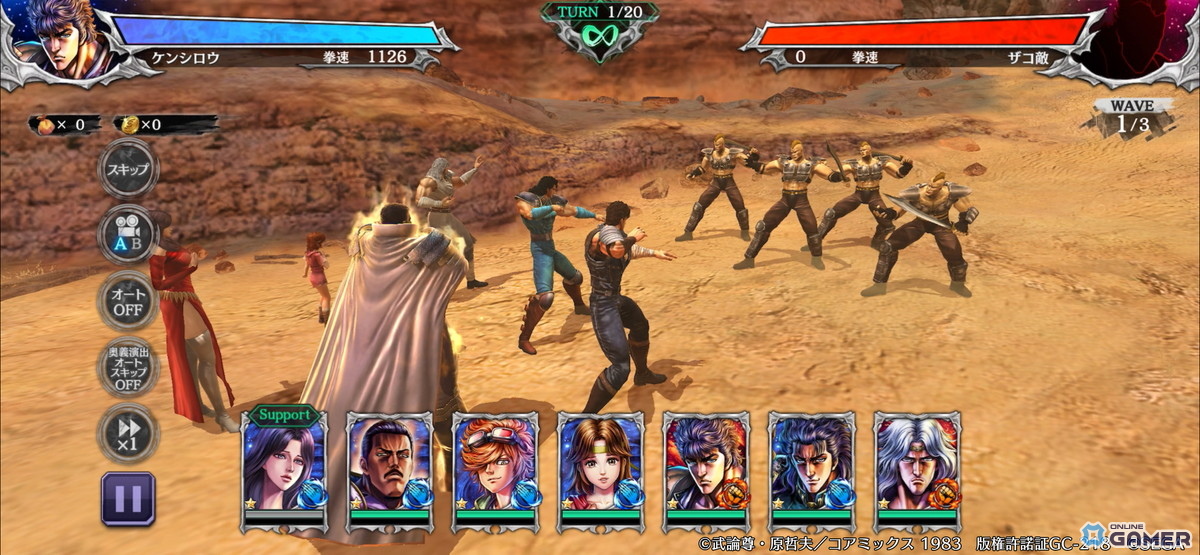The width and height of the screenshot is (1200, 555).
Task: Change the ×1 battle speed
Action: (127, 433)
